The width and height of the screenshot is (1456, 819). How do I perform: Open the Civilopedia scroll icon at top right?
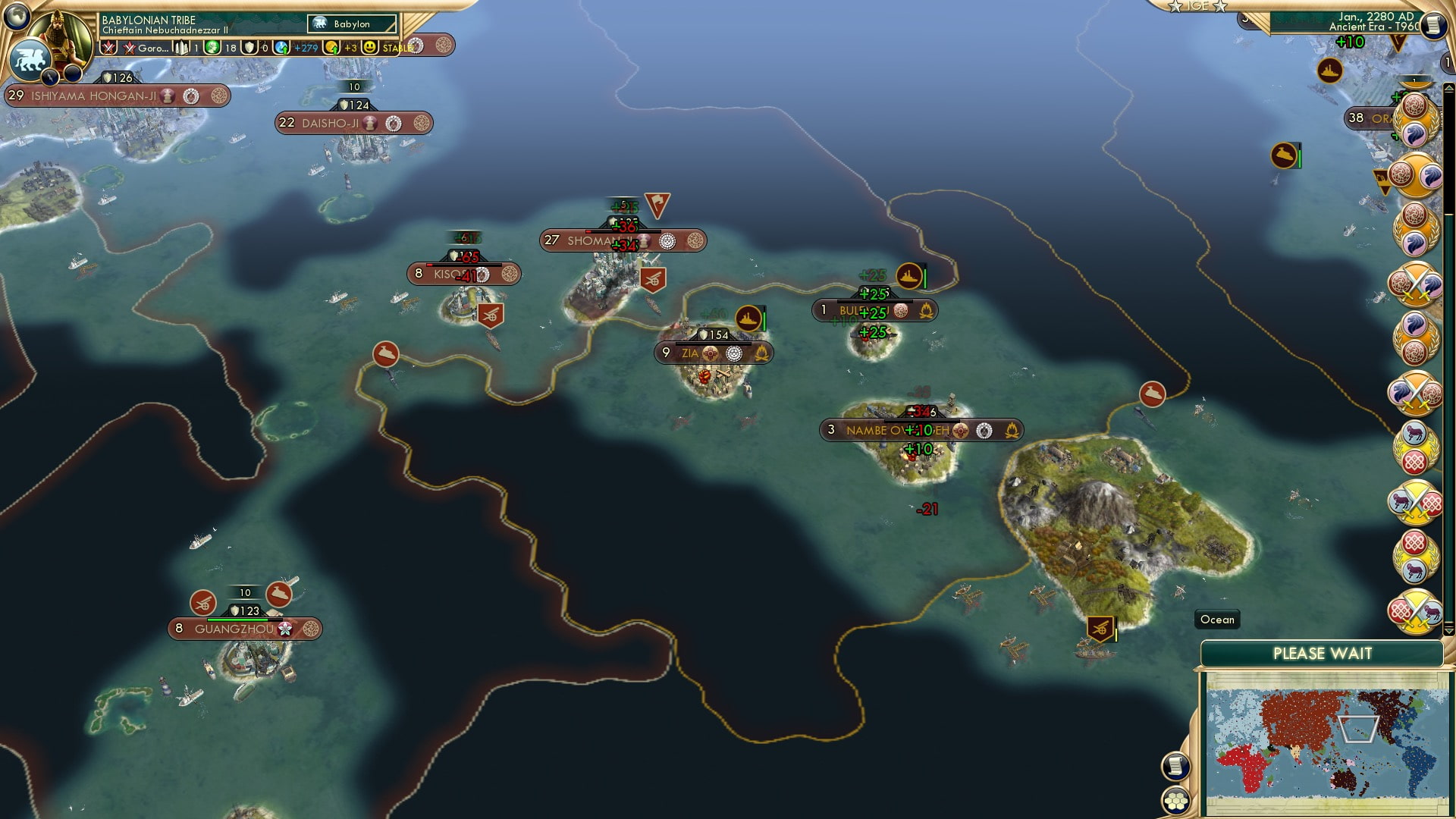pyautogui.click(x=1432, y=24)
